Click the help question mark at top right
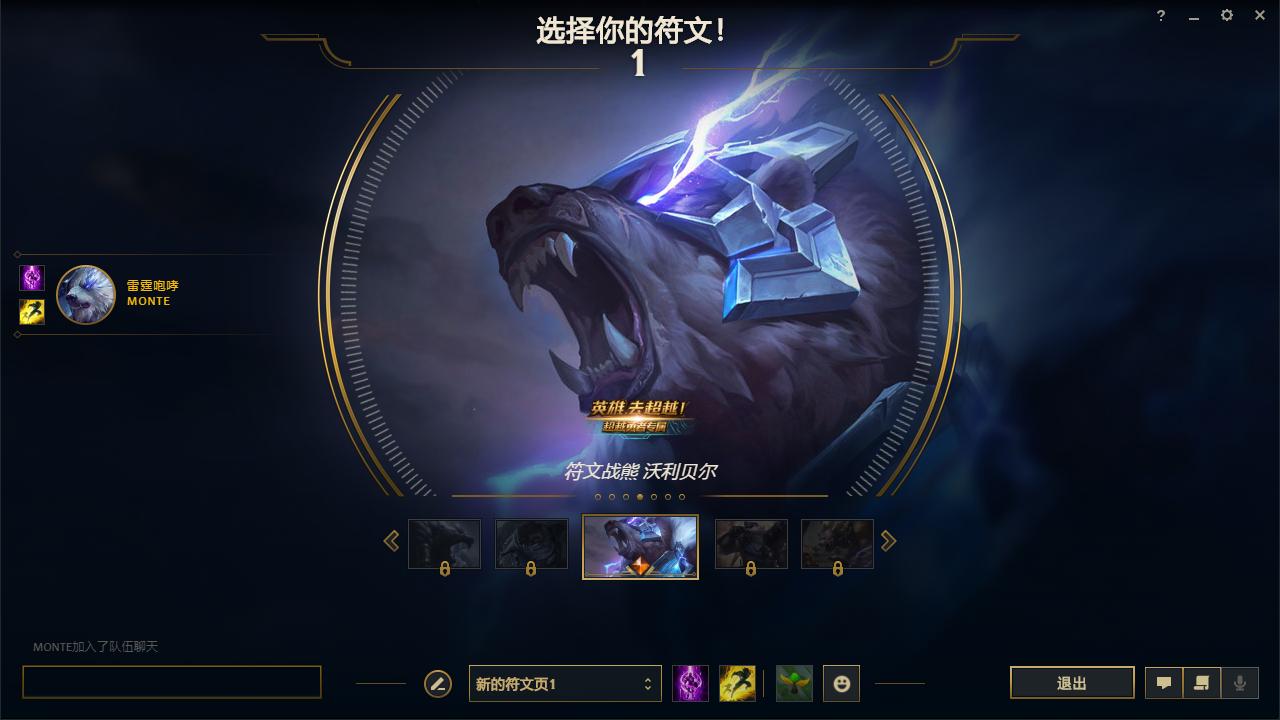Viewport: 1280px width, 720px height. tap(1160, 15)
